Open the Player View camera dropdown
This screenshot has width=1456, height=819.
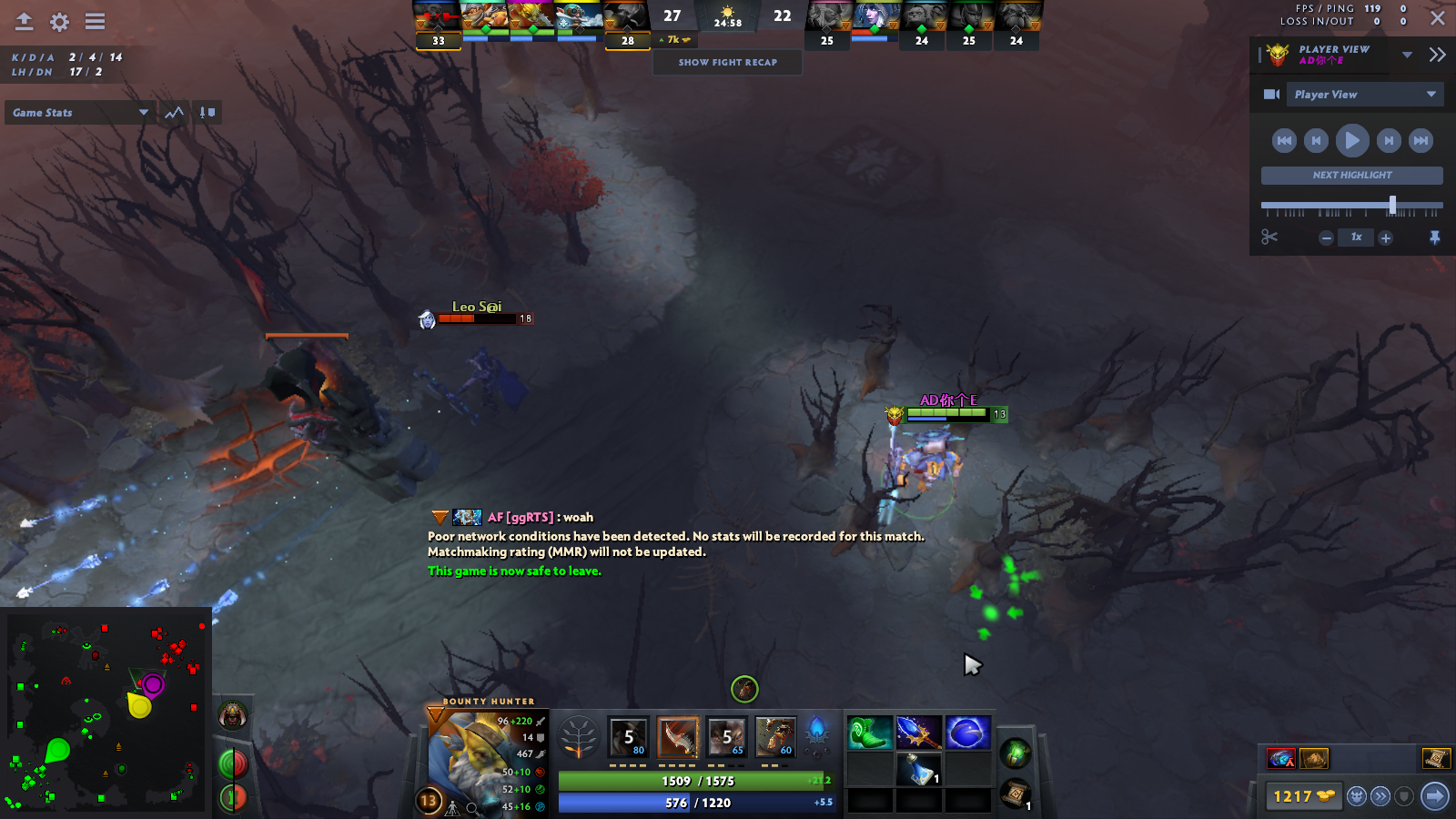1365,94
